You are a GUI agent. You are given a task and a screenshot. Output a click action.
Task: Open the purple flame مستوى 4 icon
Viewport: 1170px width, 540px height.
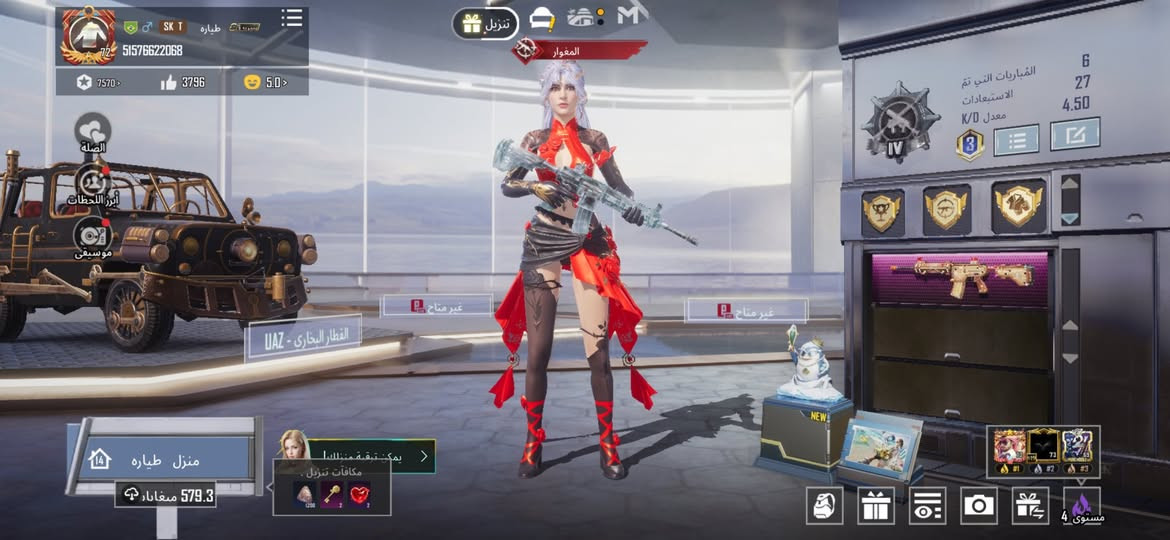click(x=1081, y=507)
